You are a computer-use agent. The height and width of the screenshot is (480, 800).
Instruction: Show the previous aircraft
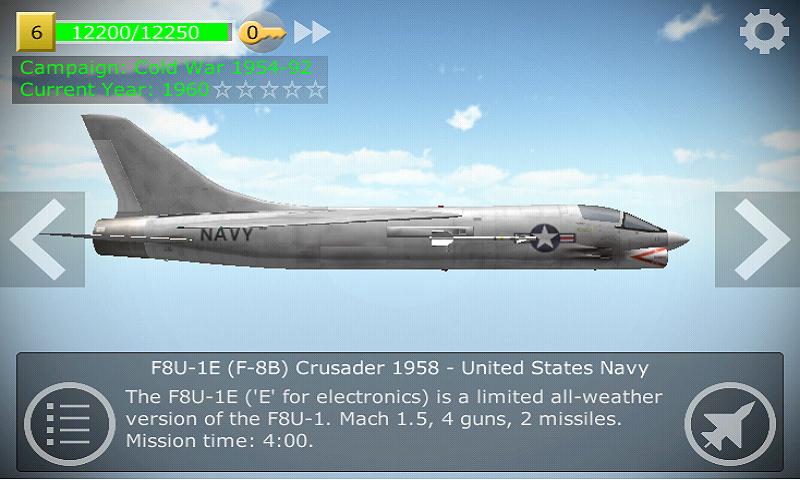point(40,239)
